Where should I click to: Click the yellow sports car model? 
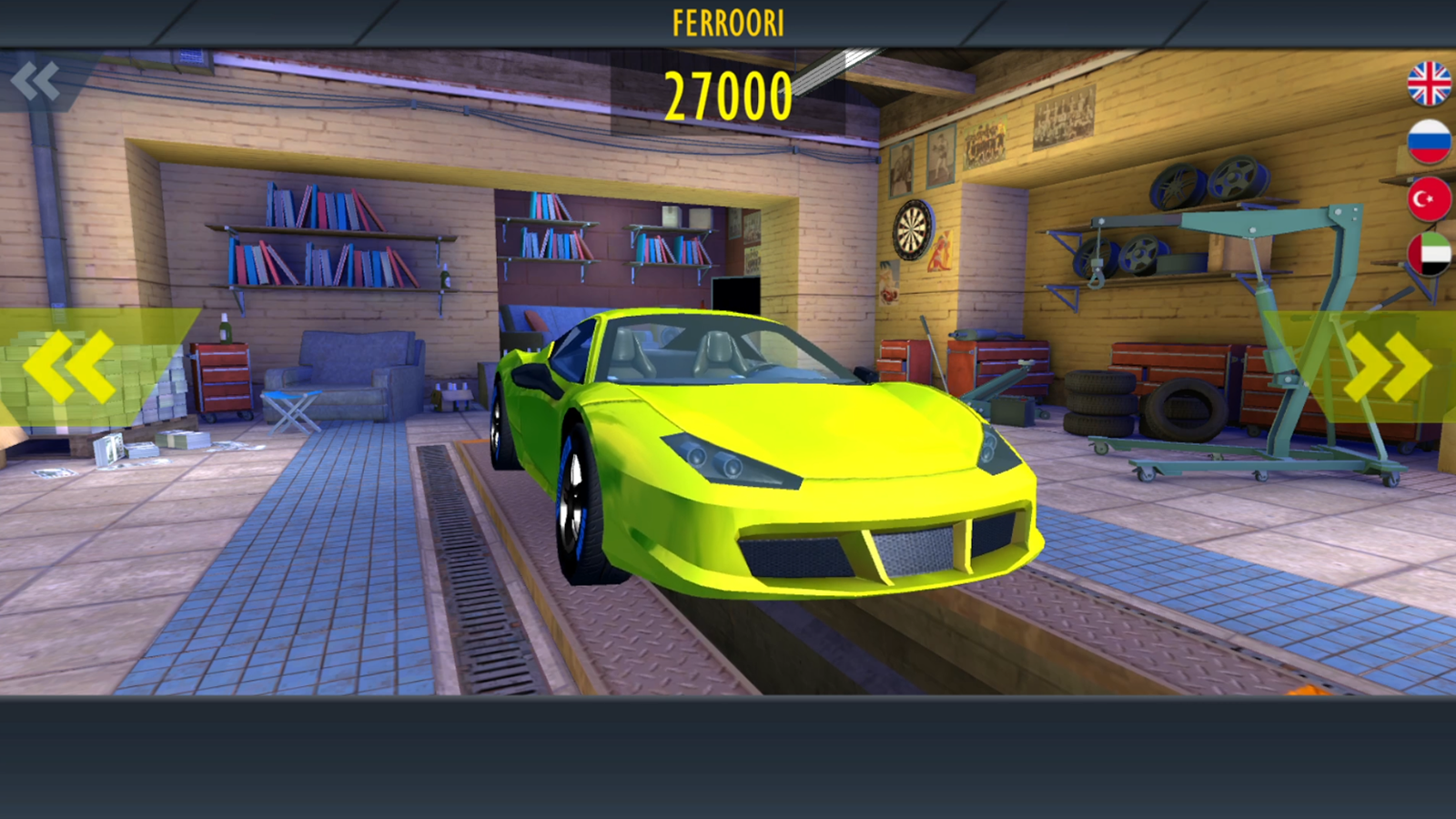click(x=773, y=455)
